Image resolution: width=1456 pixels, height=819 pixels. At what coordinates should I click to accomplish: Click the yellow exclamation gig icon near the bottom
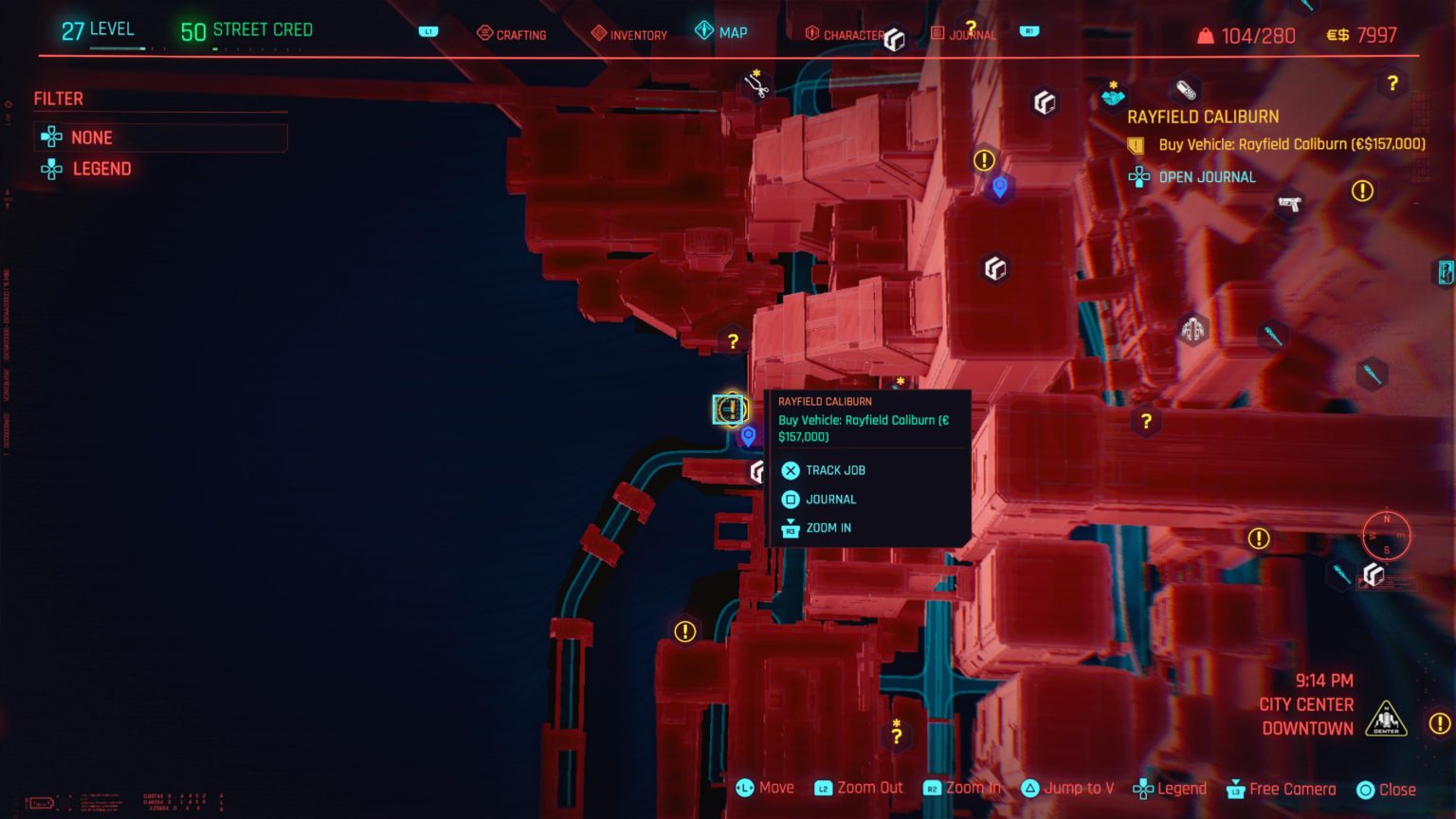tap(682, 629)
